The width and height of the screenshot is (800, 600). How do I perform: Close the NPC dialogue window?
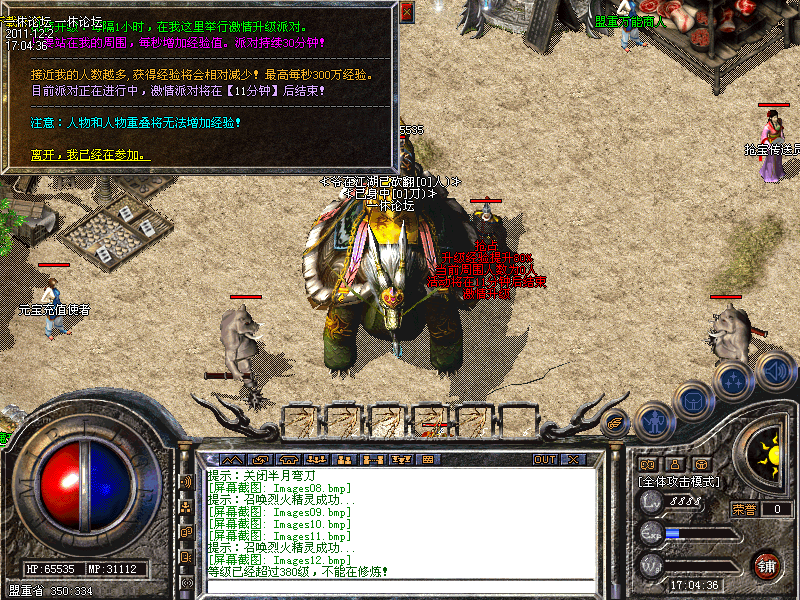(407, 12)
